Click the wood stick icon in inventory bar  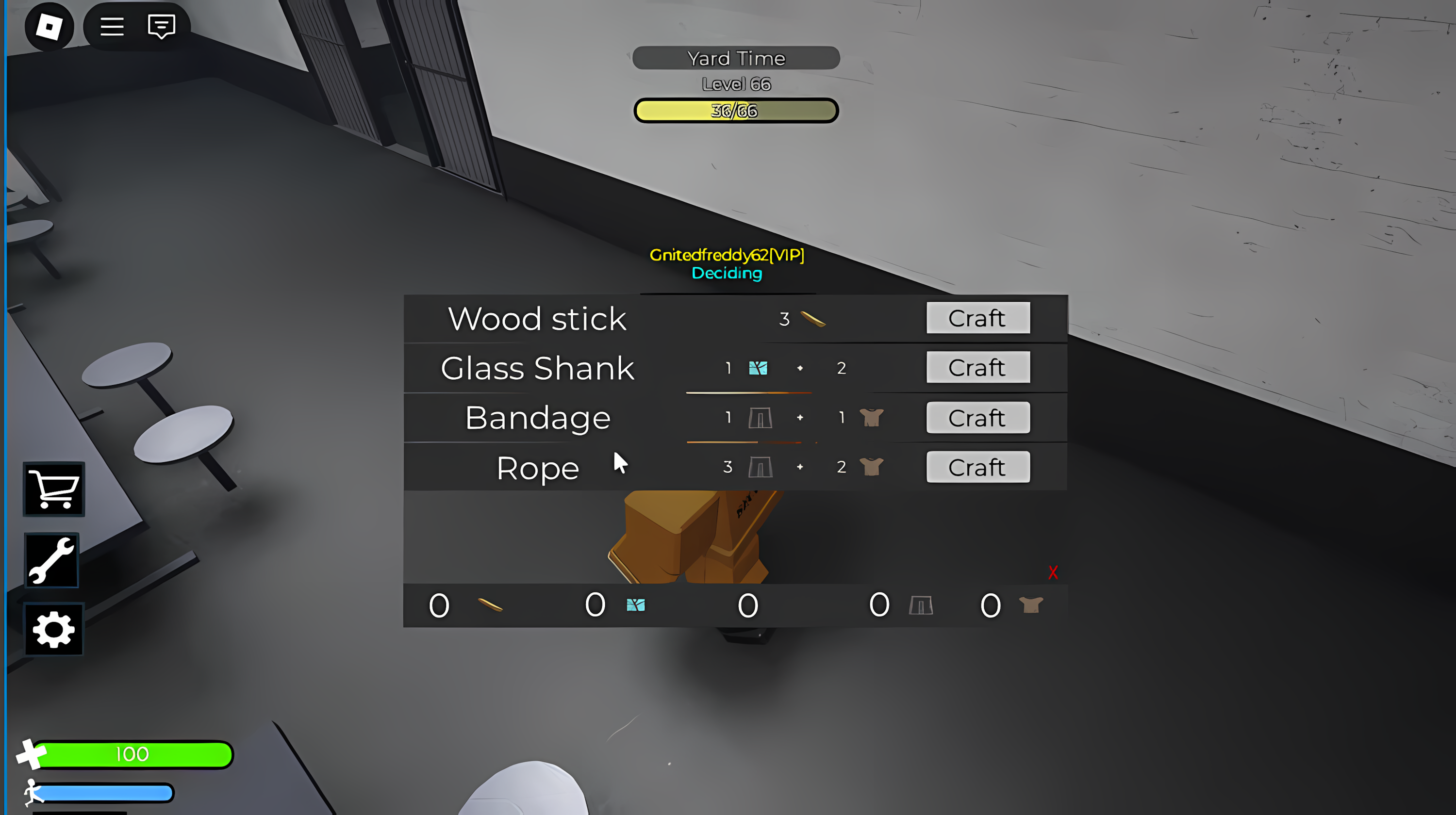(491, 605)
